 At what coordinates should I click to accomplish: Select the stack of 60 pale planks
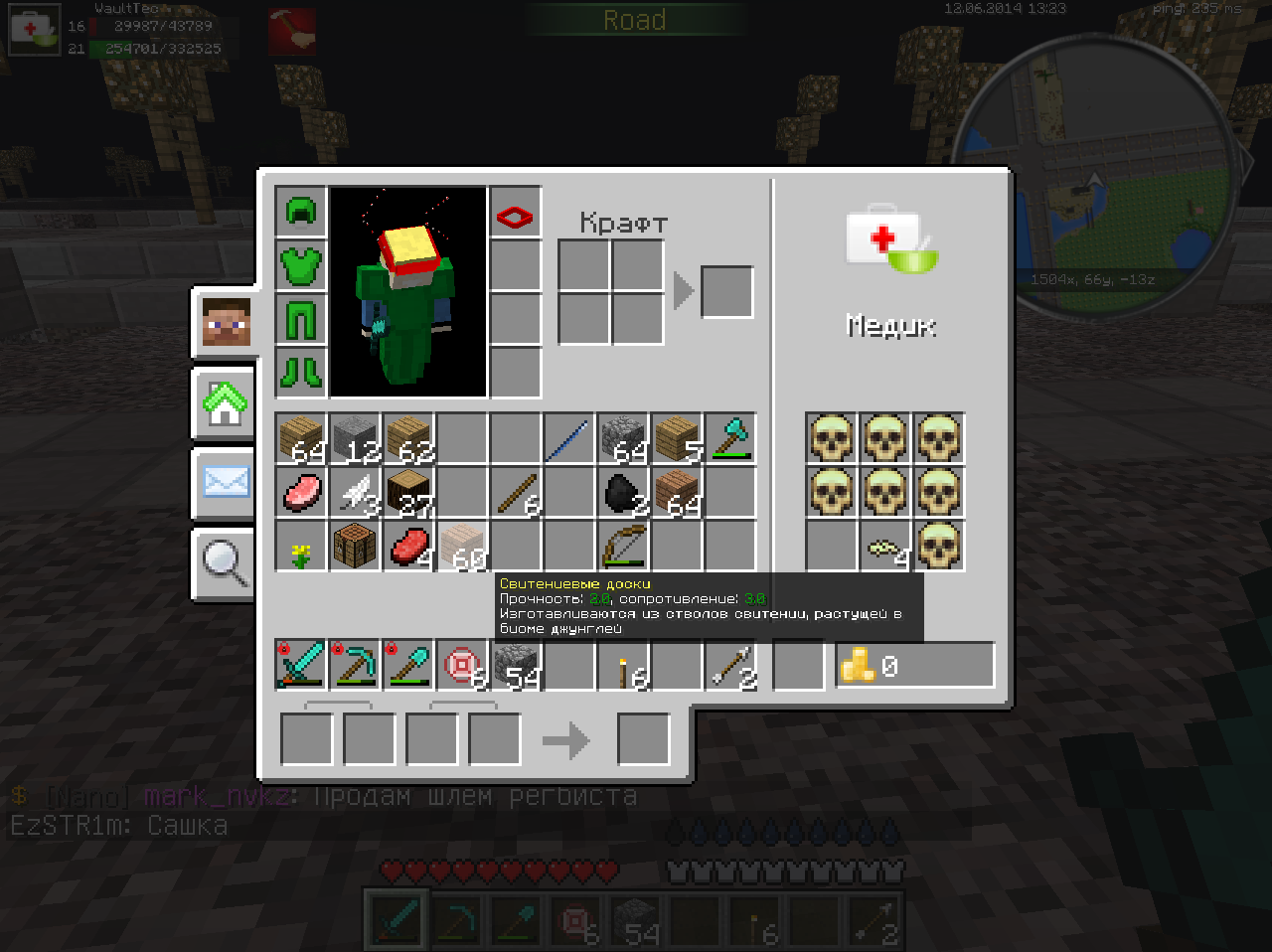point(462,546)
